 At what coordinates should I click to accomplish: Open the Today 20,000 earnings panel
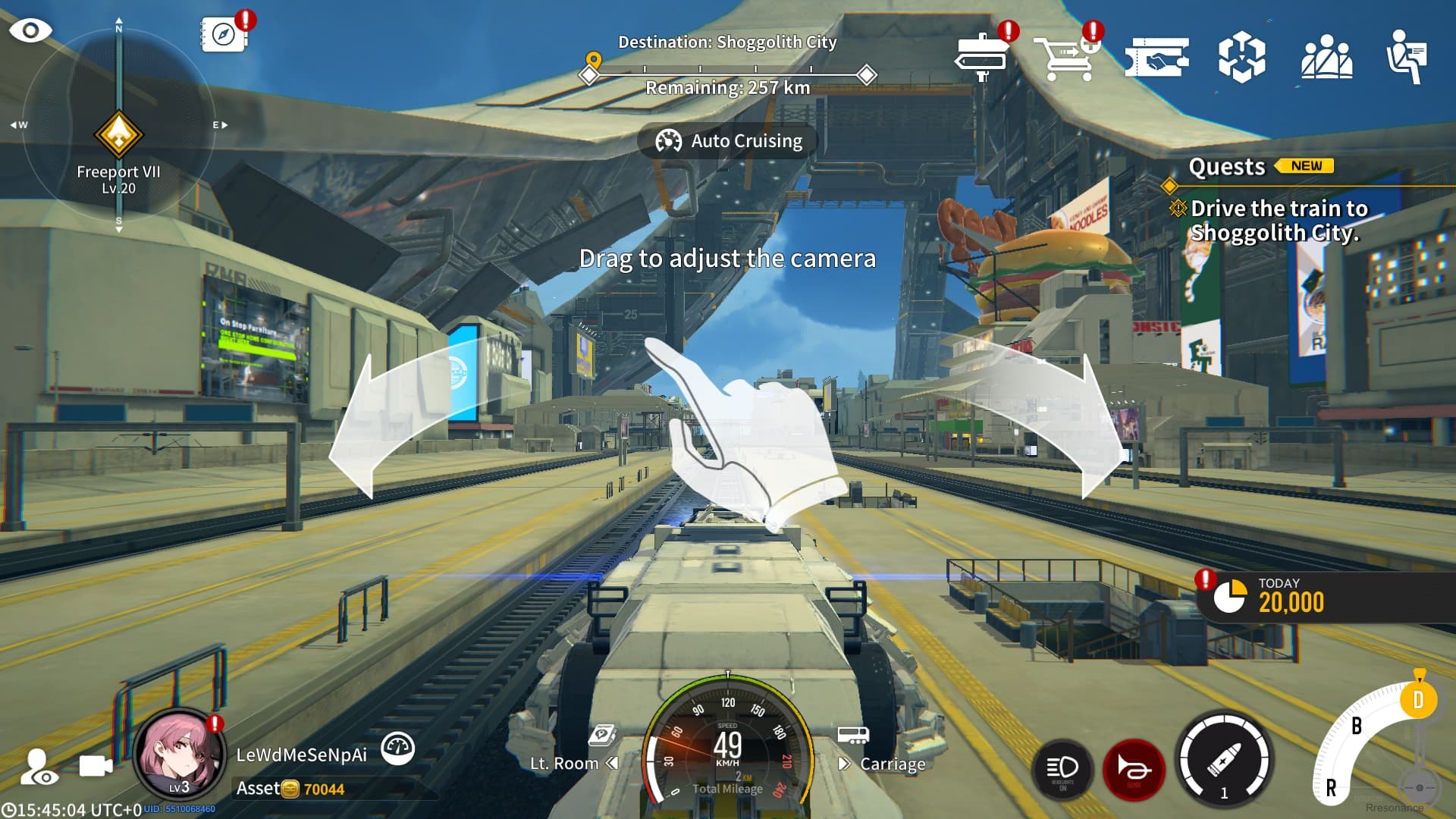pyautogui.click(x=1289, y=598)
